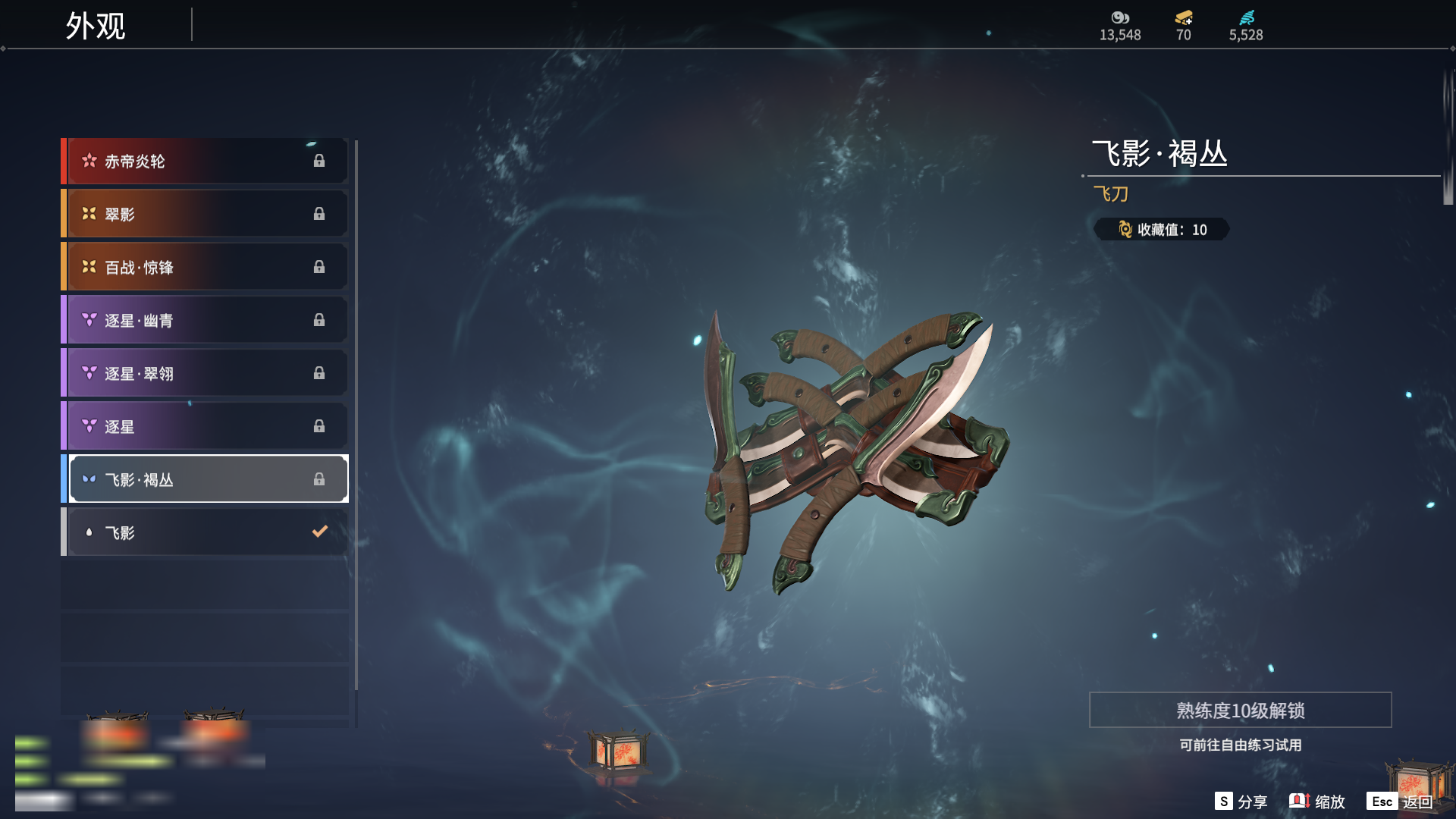Open the gold ingot currency with plus sign
Screen dimensions: 1456x819
tap(1184, 18)
